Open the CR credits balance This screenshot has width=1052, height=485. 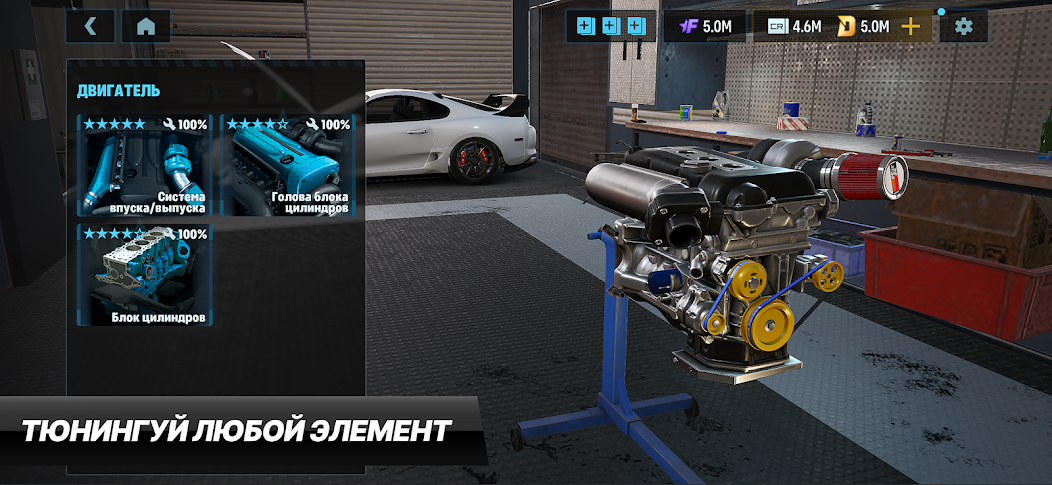[x=794, y=26]
